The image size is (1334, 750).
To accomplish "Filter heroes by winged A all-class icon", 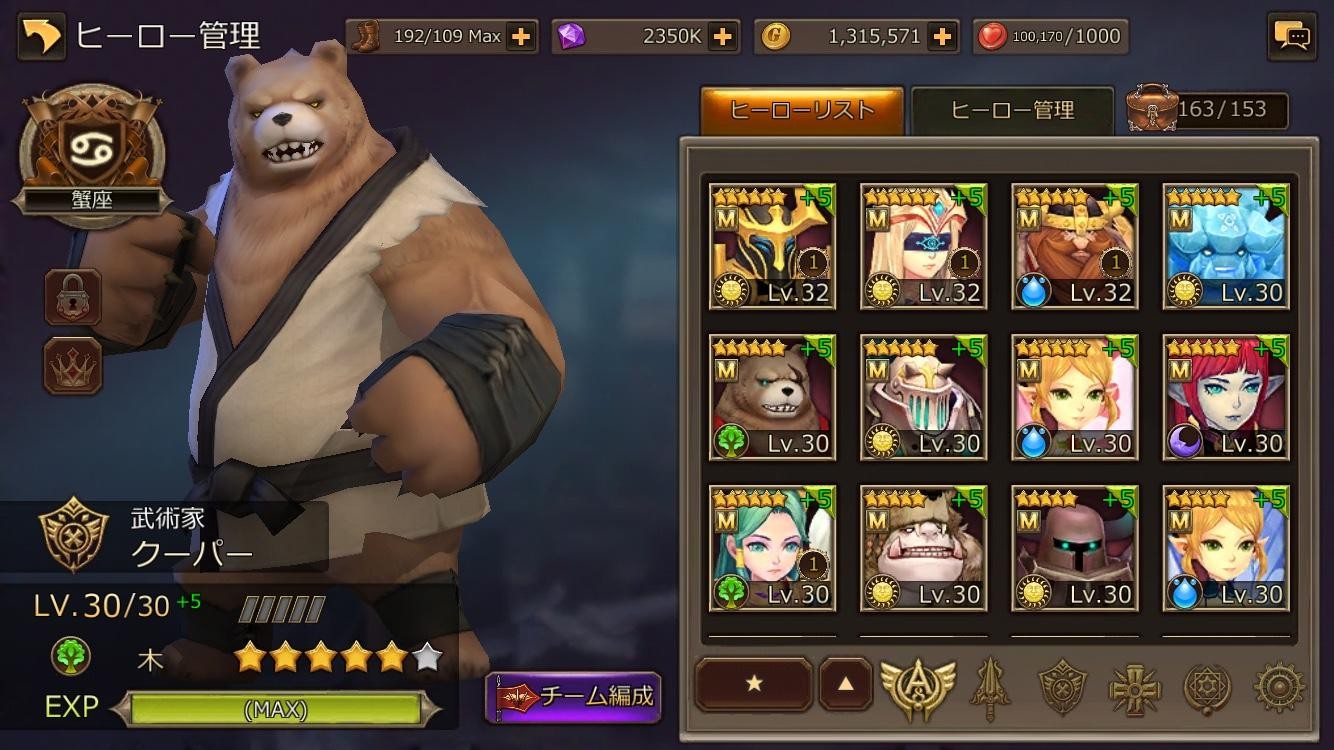I will [917, 686].
